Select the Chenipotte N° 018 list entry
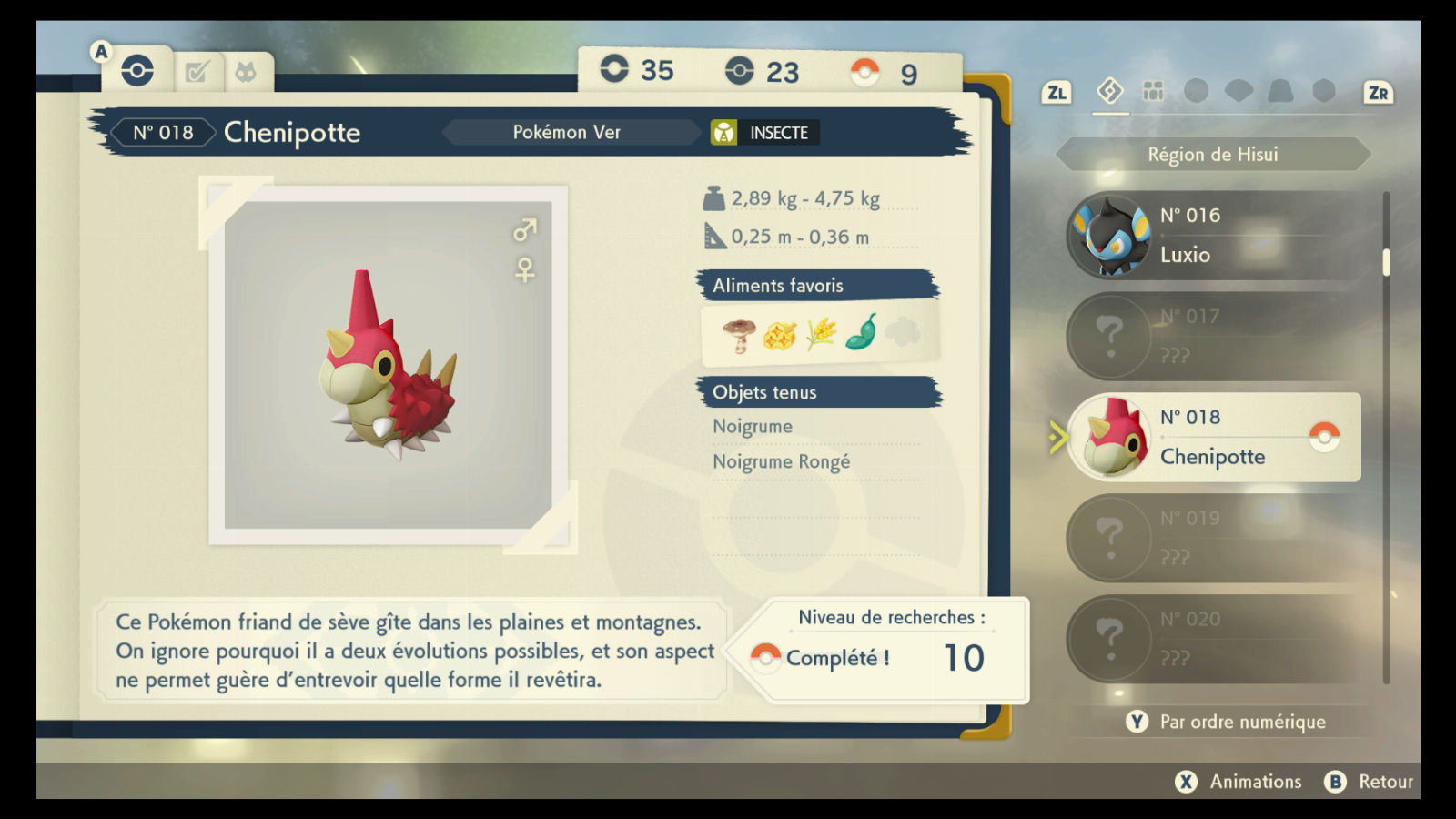The height and width of the screenshot is (819, 1456). click(x=1214, y=437)
